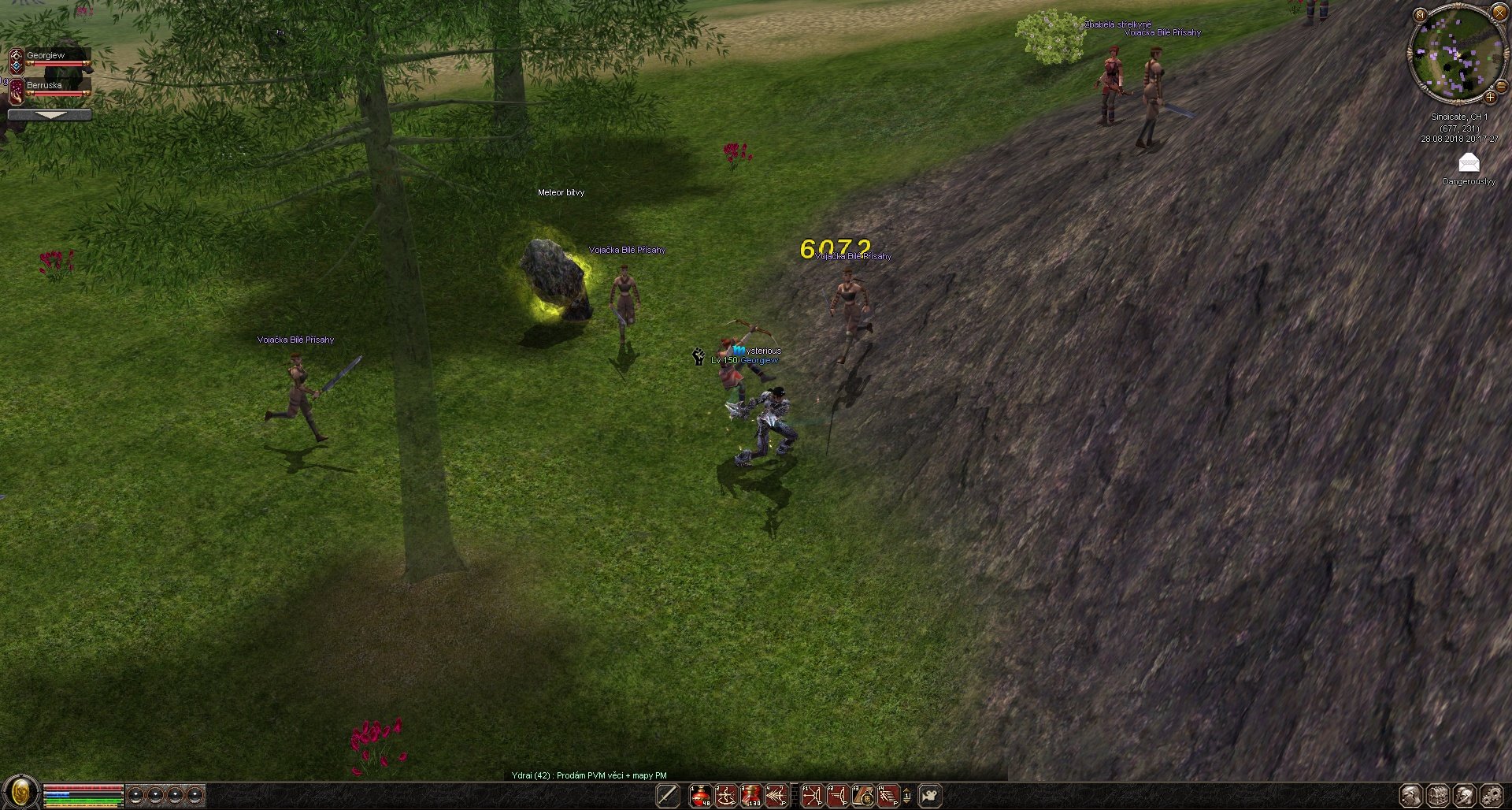Use the red potion with 130 left
Viewport: 1512px width, 810px height.
point(751,796)
